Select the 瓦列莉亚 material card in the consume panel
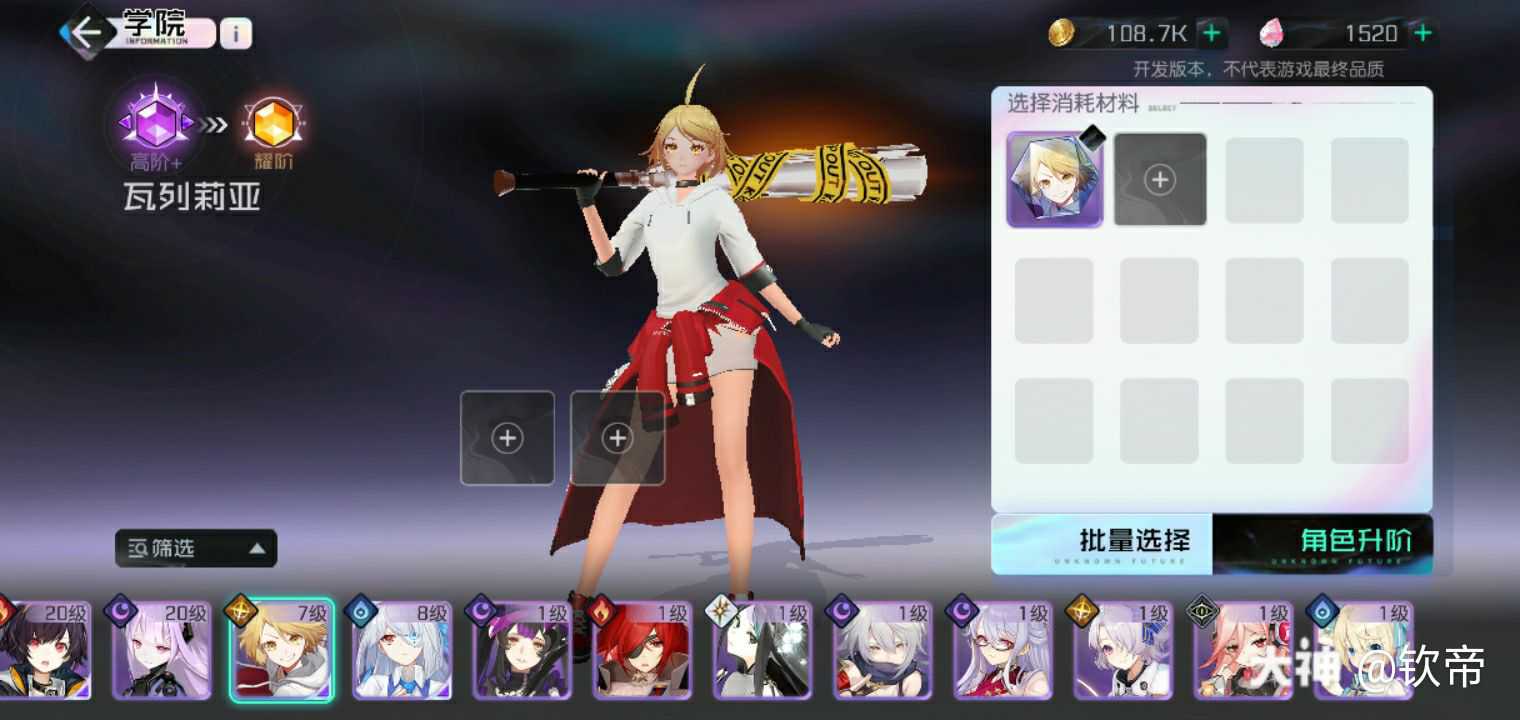 [1054, 178]
